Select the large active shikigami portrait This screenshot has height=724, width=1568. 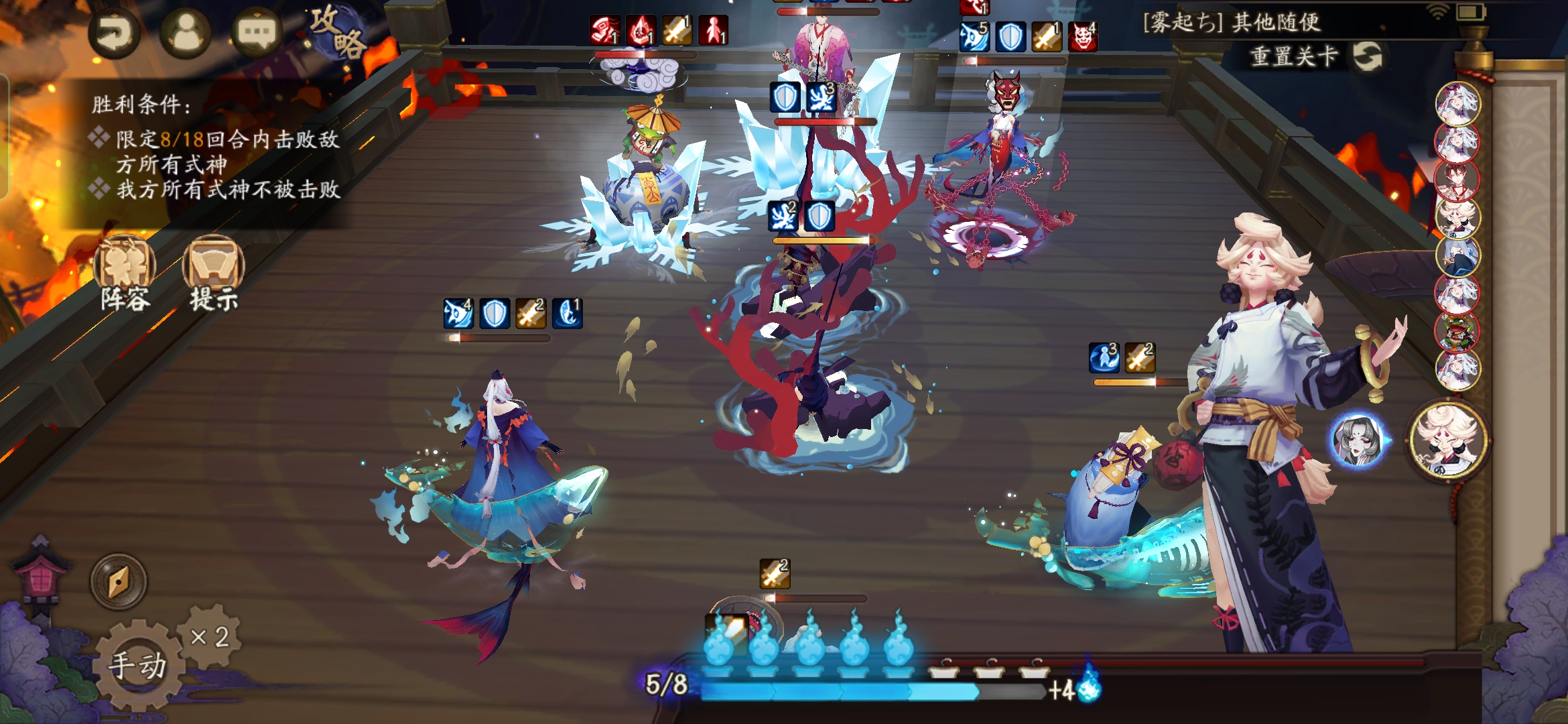pyautogui.click(x=1449, y=440)
